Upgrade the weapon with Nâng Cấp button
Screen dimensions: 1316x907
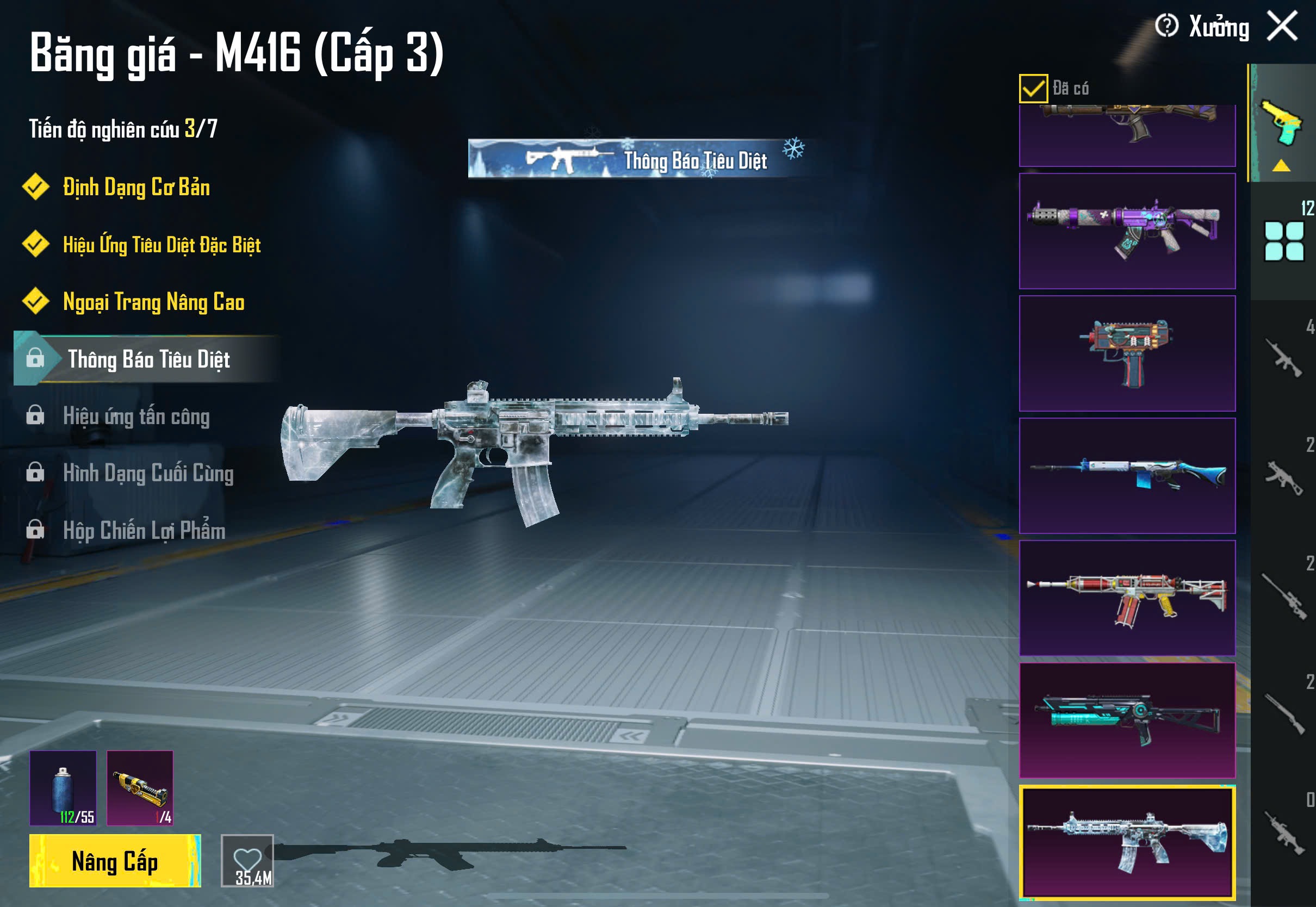(115, 860)
